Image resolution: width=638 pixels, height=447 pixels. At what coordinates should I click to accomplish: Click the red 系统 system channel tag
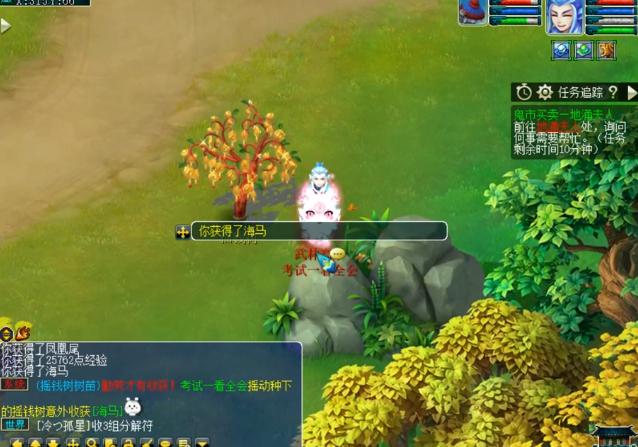pyautogui.click(x=13, y=385)
